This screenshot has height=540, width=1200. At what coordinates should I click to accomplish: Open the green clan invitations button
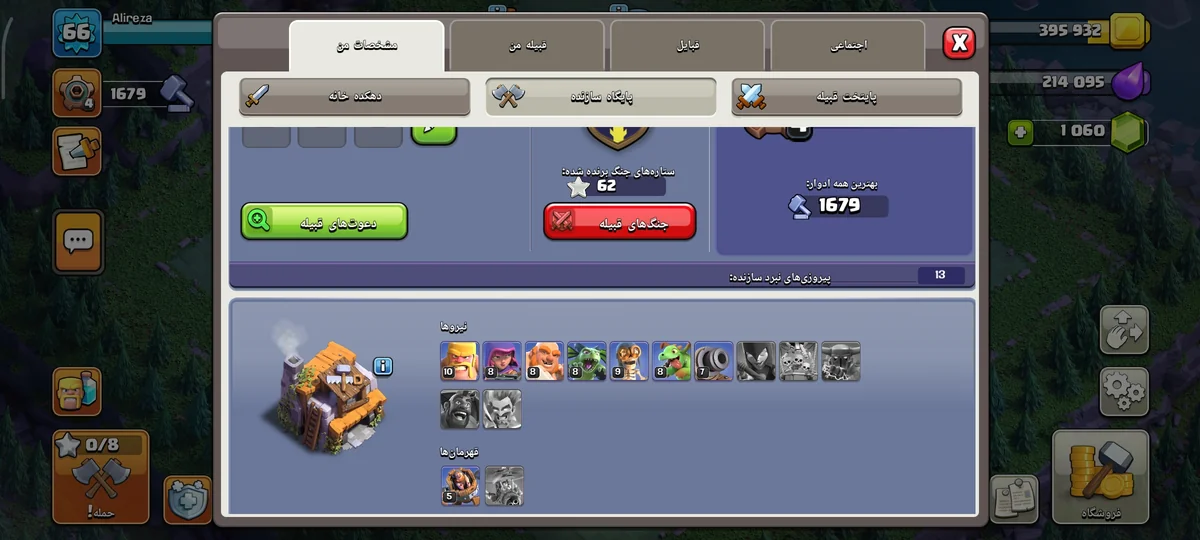[324, 222]
